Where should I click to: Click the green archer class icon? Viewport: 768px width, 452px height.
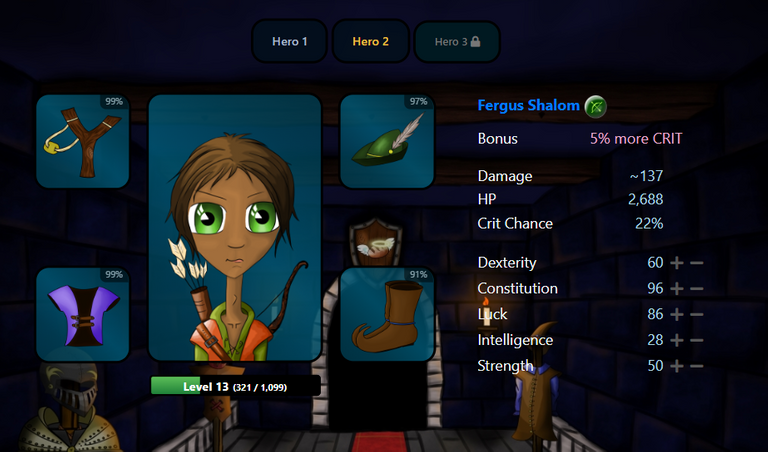595,106
